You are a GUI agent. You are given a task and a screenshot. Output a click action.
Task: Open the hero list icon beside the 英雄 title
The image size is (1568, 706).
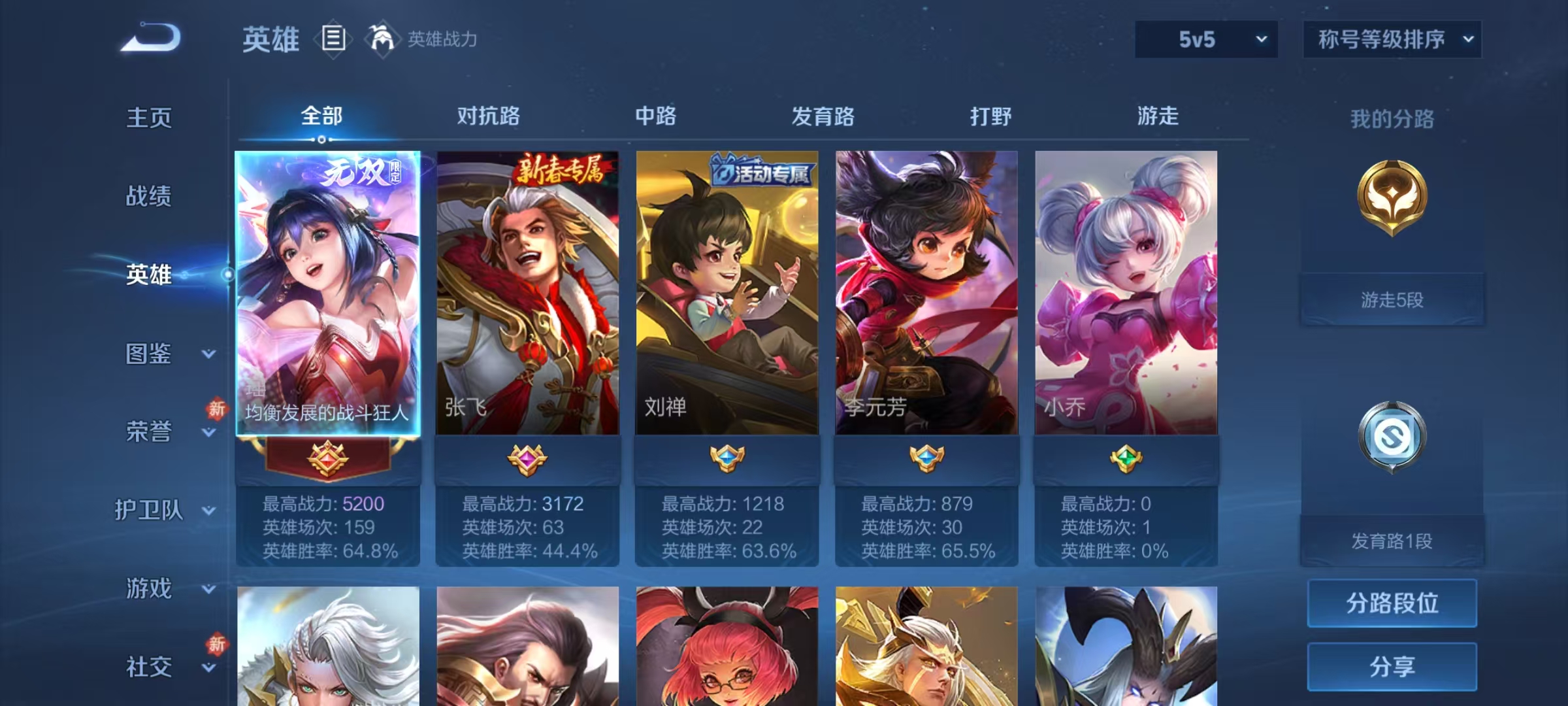pos(333,38)
